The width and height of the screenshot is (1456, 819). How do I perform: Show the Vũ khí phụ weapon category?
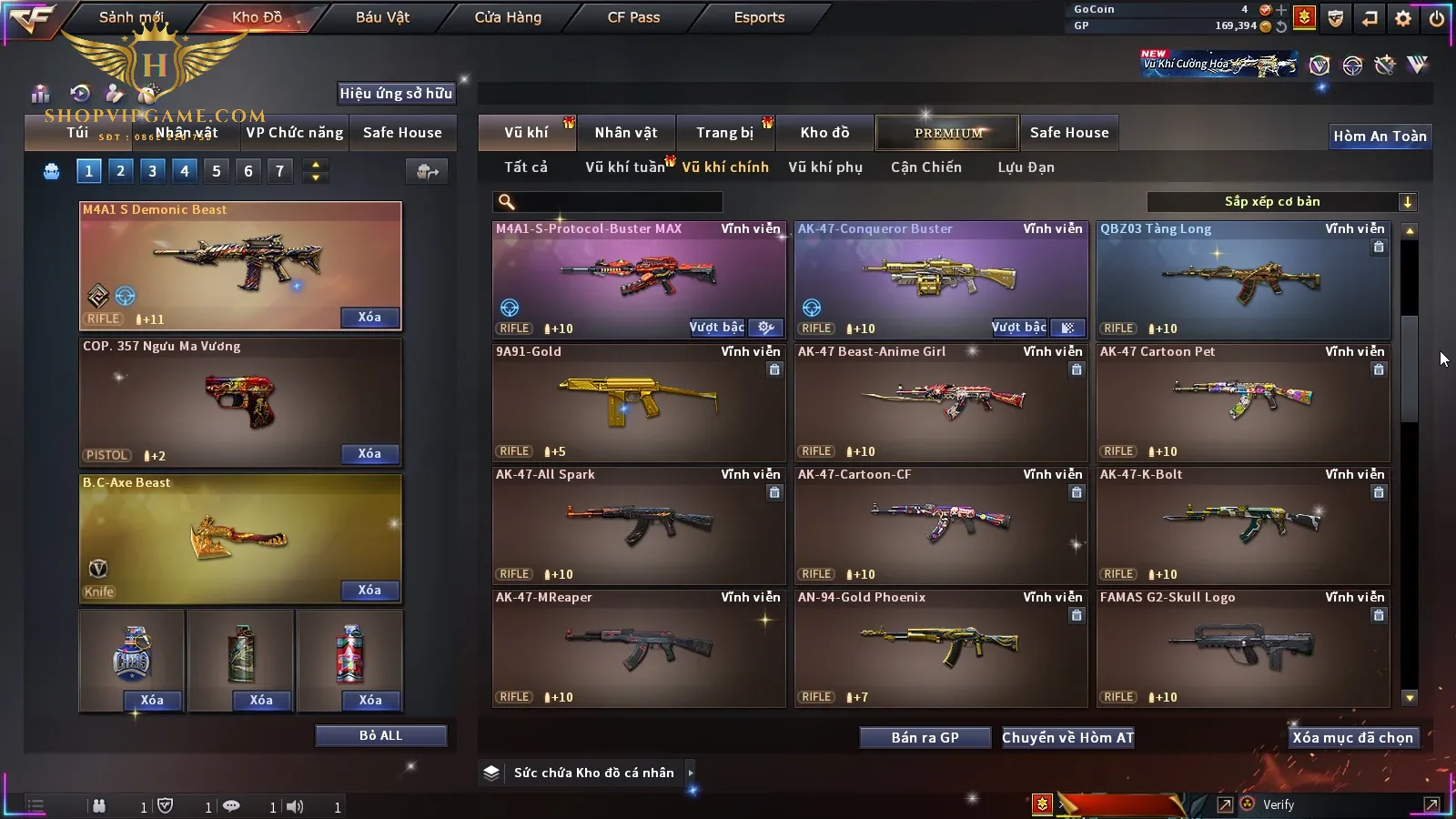[x=824, y=167]
